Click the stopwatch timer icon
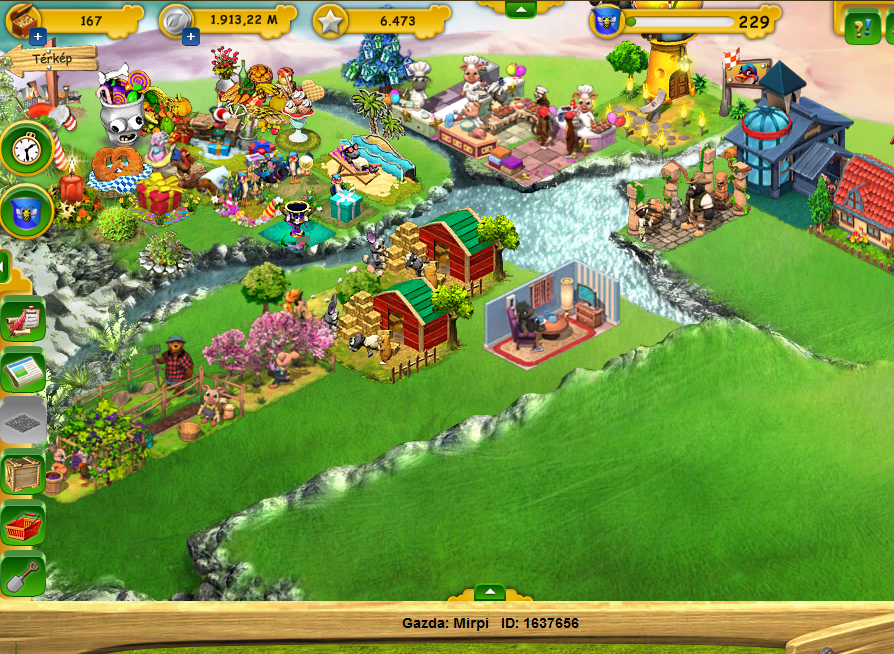This screenshot has width=894, height=654. tap(26, 148)
